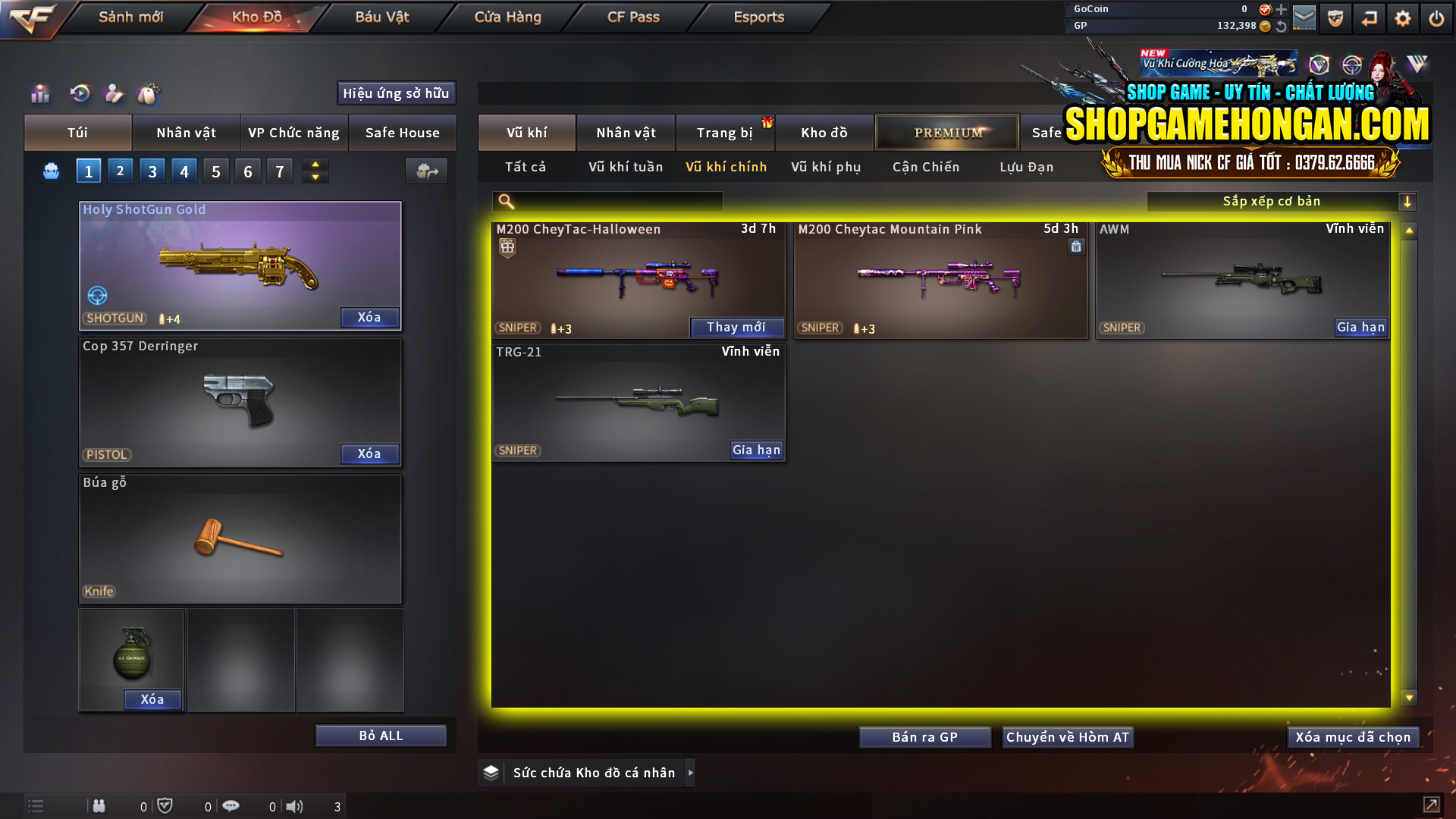The image size is (1456, 819).
Task: Click the weapon search input field
Action: pyautogui.click(x=607, y=201)
